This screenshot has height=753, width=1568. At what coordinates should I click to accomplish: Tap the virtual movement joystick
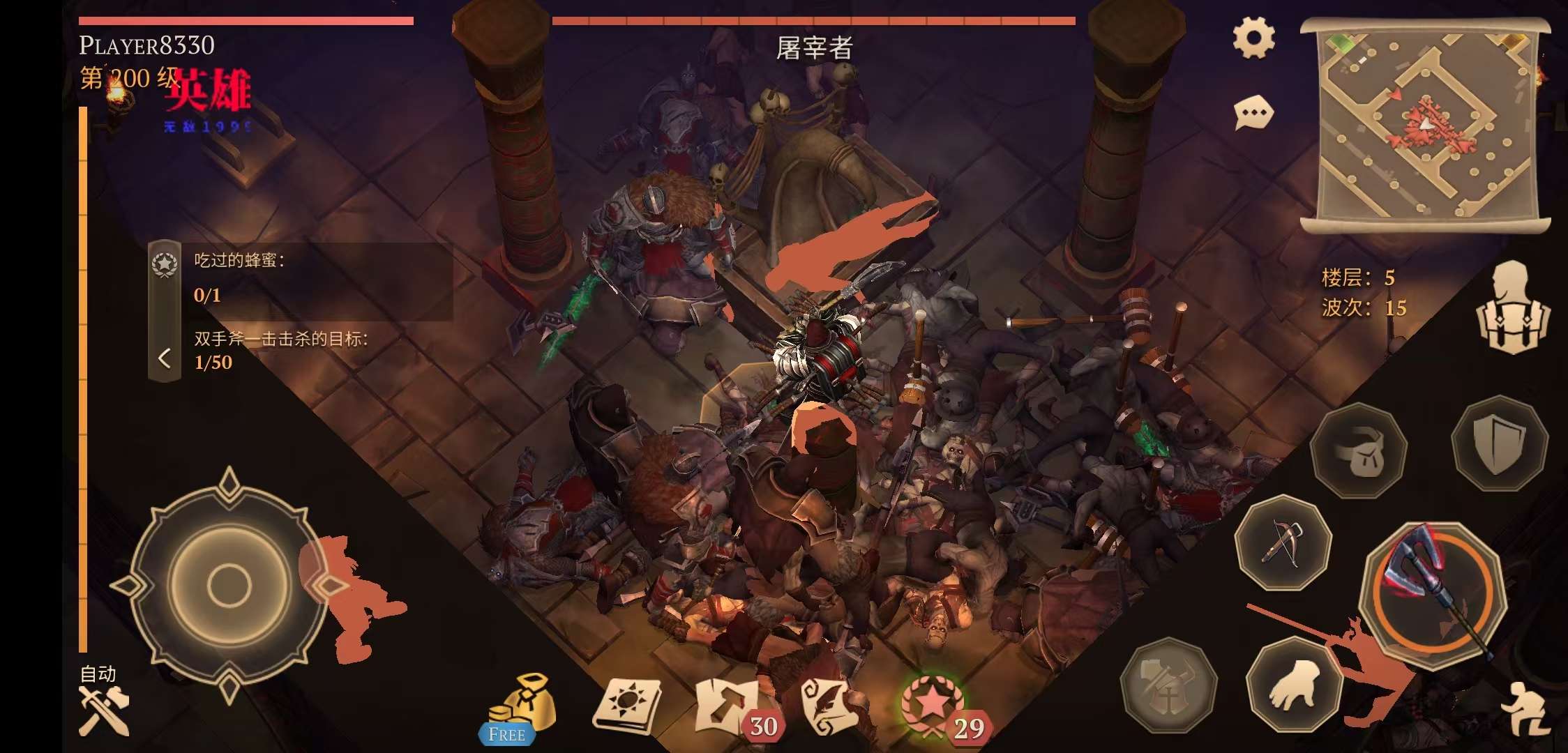229,584
